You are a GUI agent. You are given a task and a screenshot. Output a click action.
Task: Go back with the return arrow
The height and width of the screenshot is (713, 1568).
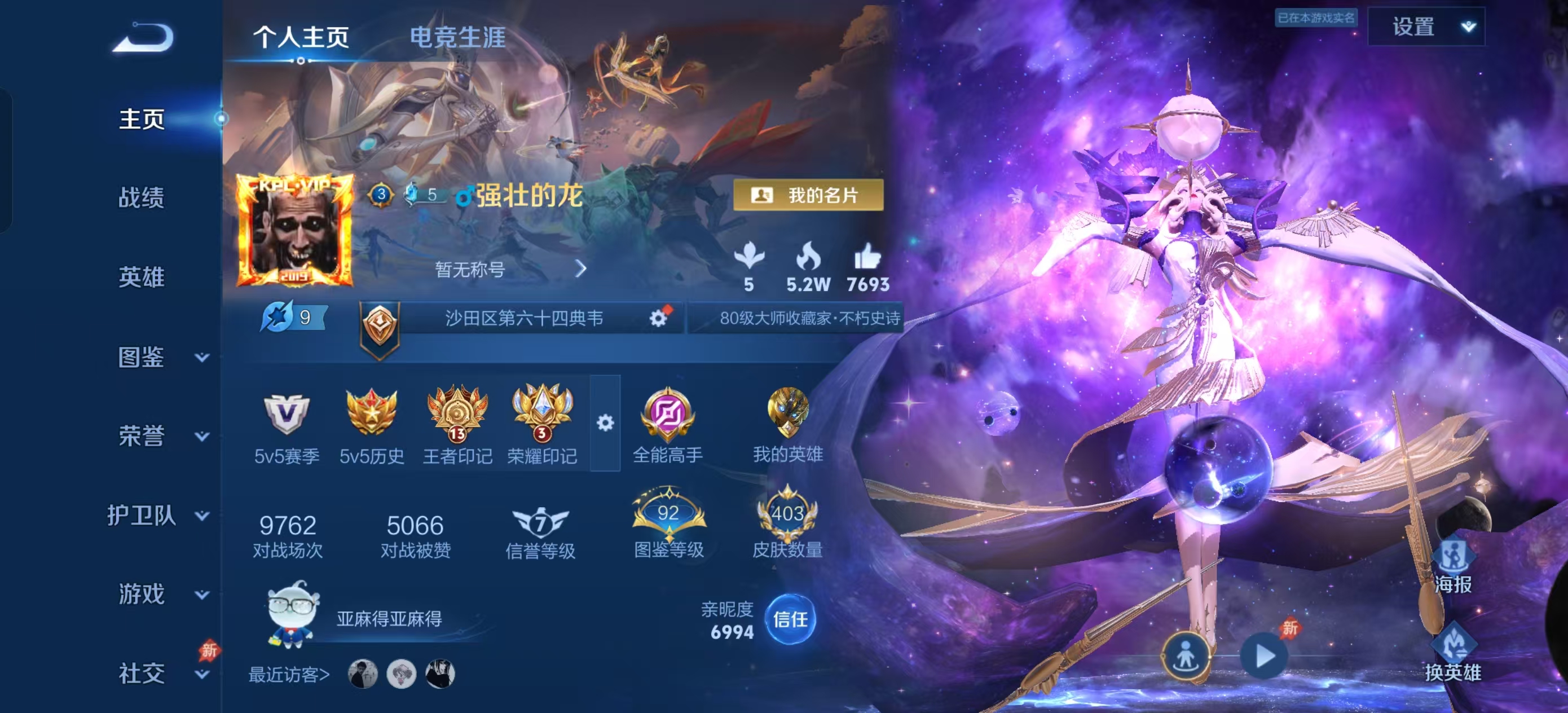click(145, 38)
